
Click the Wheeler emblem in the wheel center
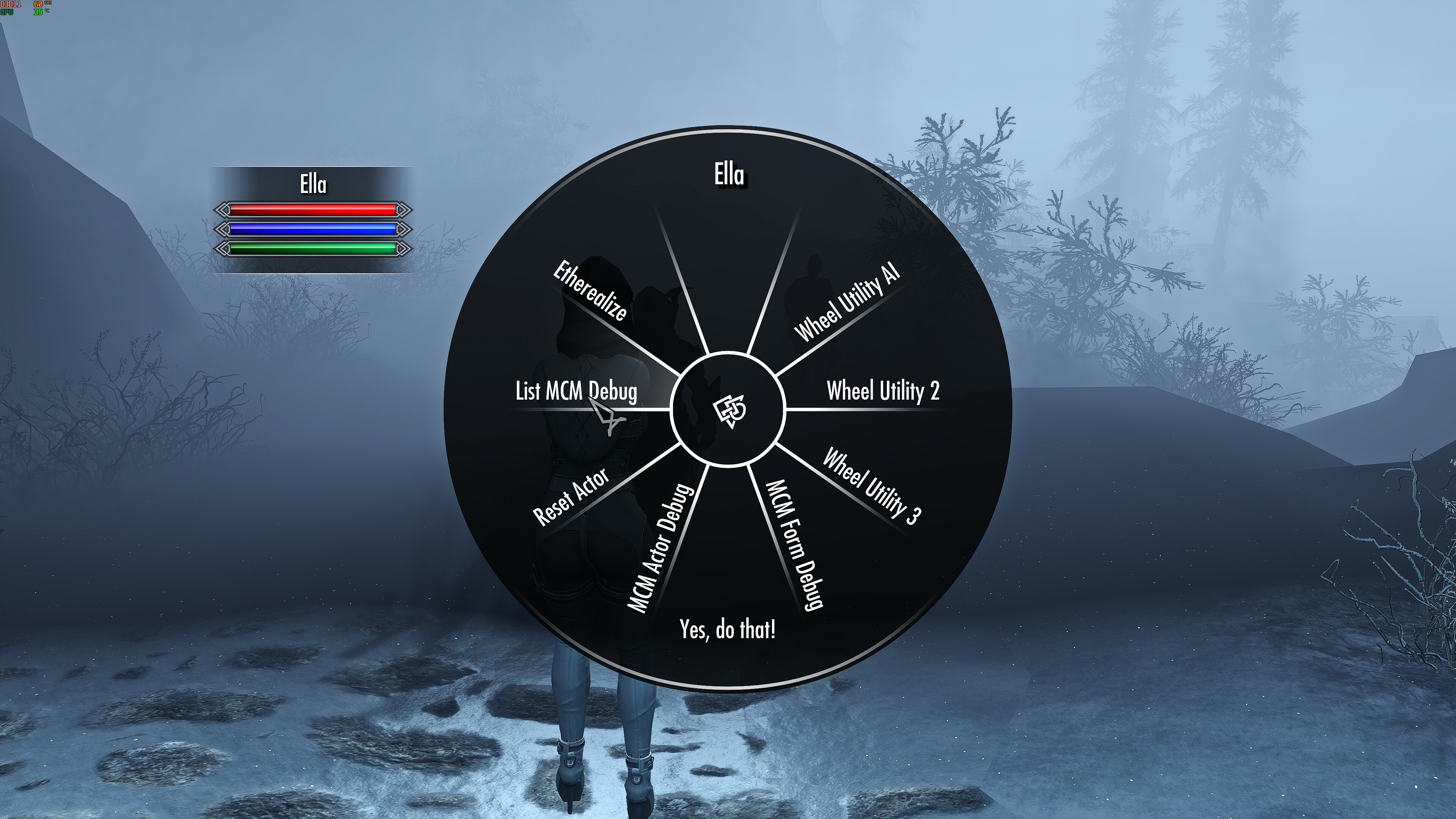point(729,411)
